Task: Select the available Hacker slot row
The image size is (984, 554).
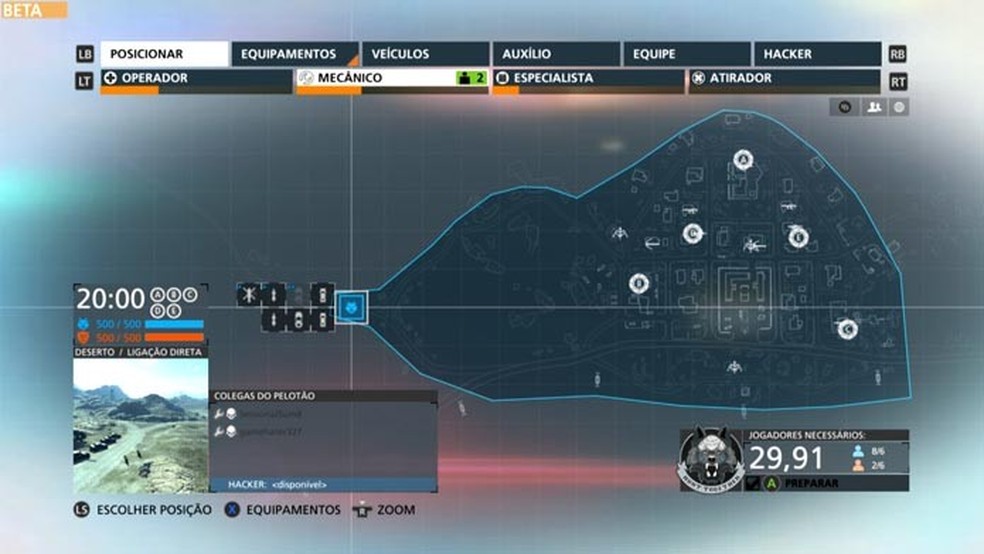Action: point(324,484)
